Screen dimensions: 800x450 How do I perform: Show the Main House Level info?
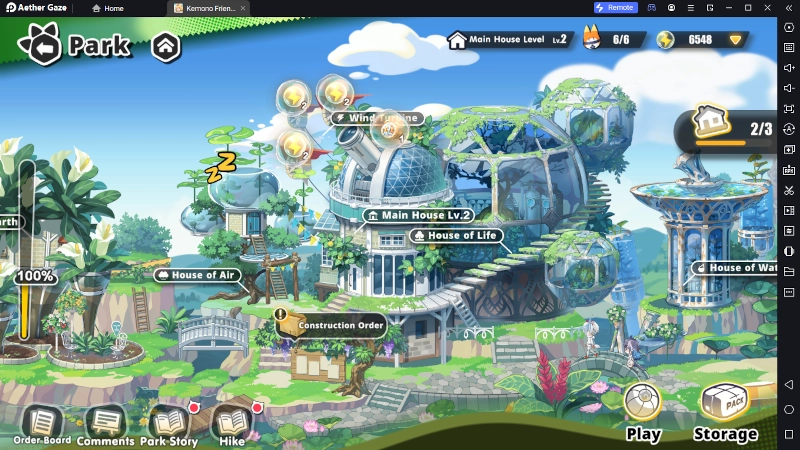508,40
